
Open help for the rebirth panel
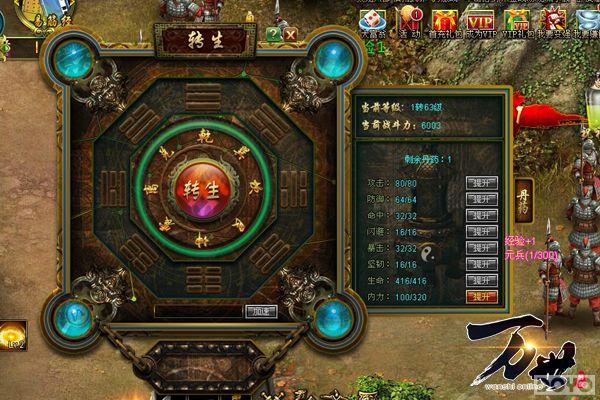[x=273, y=34]
